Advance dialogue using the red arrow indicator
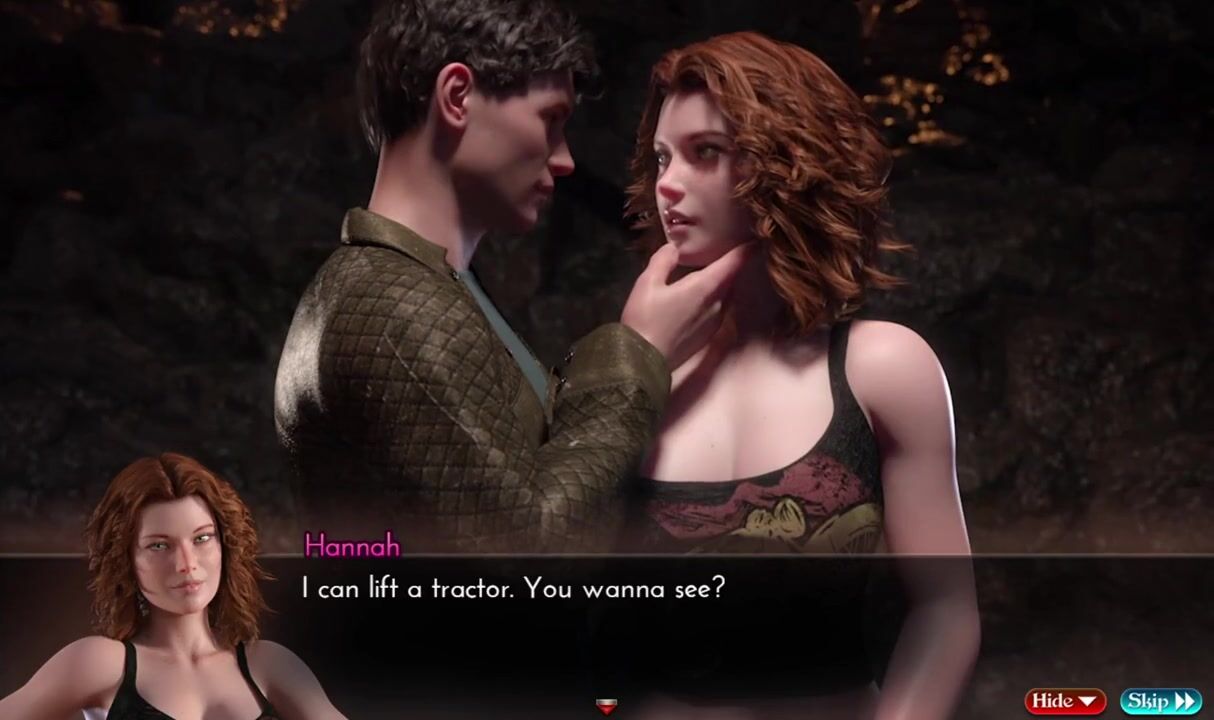 pos(606,707)
